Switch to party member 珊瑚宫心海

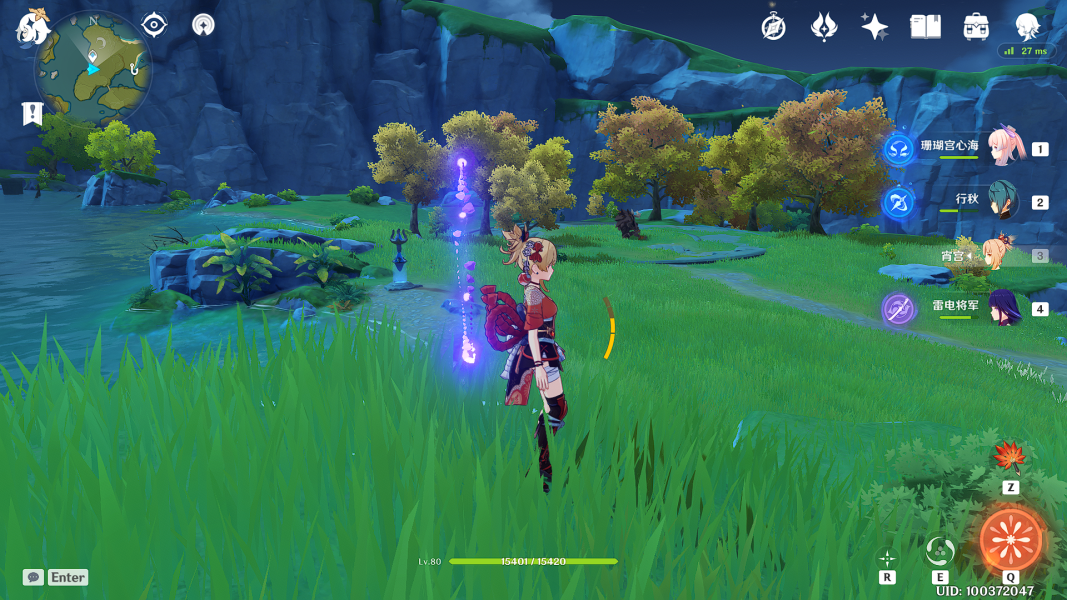(x=1004, y=148)
